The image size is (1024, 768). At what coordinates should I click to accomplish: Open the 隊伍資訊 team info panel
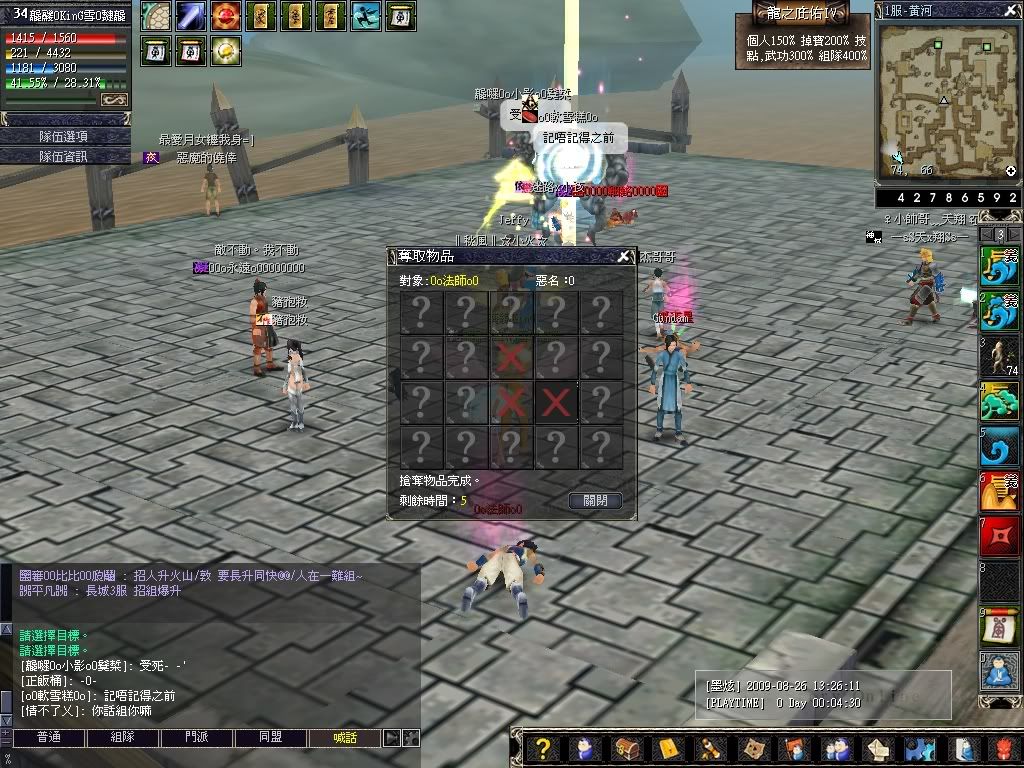tap(65, 156)
